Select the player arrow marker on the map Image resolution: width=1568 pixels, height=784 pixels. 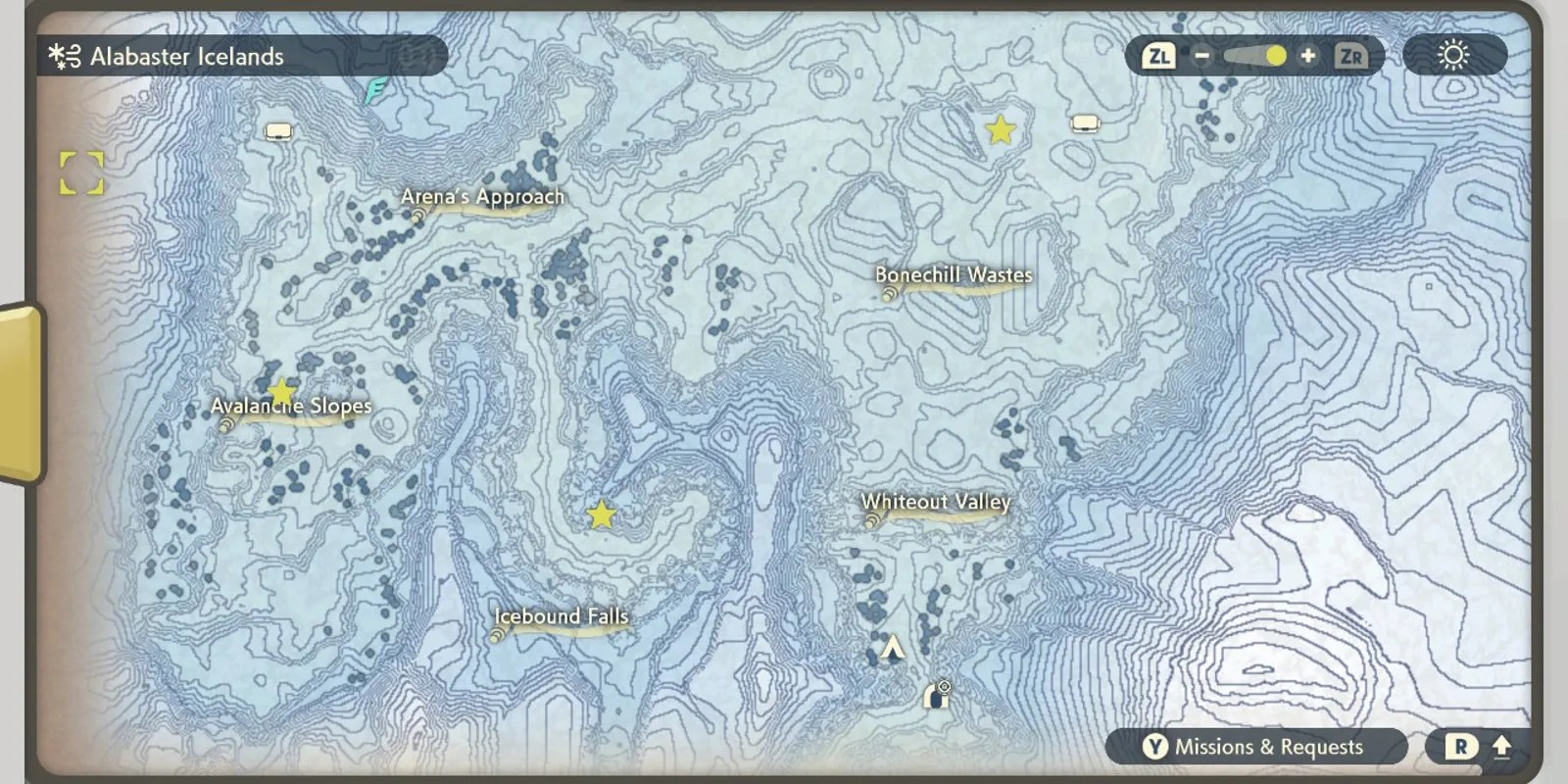(x=893, y=648)
